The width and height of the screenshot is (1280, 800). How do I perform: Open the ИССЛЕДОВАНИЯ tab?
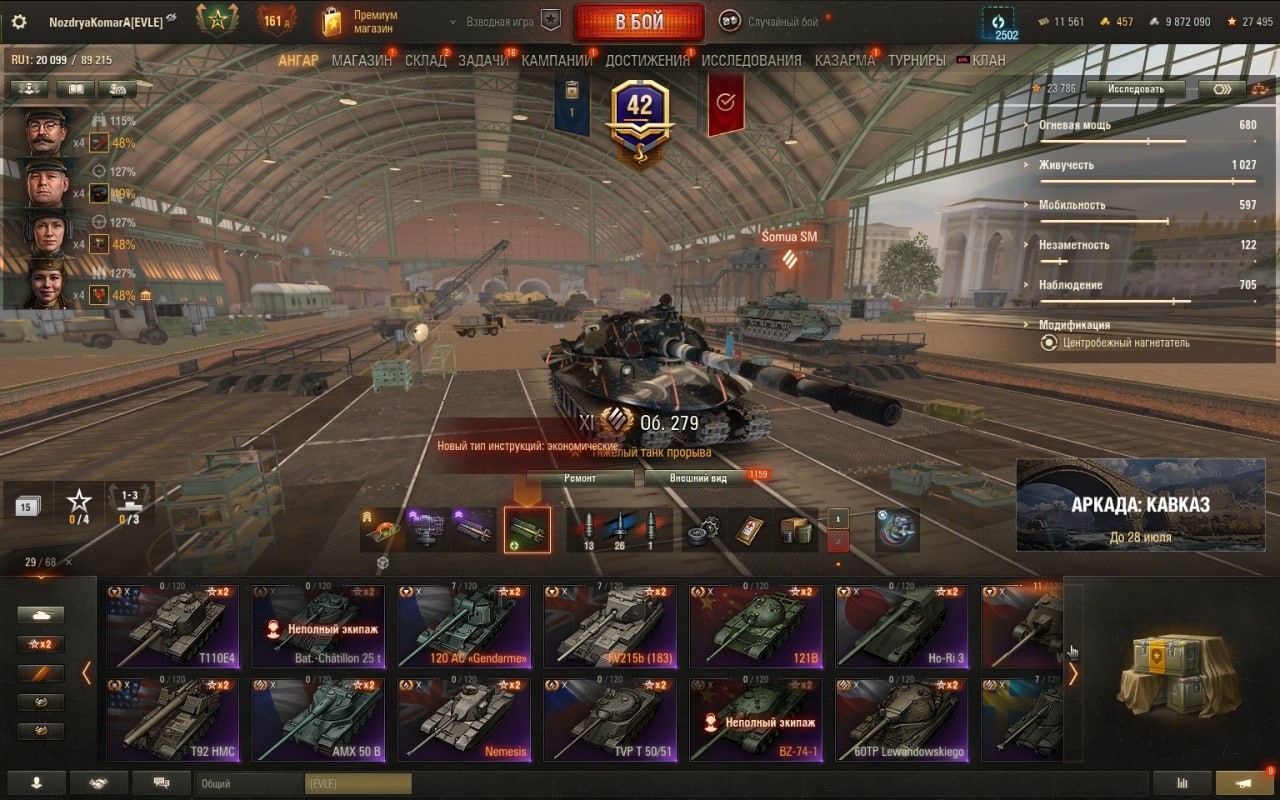pos(751,60)
